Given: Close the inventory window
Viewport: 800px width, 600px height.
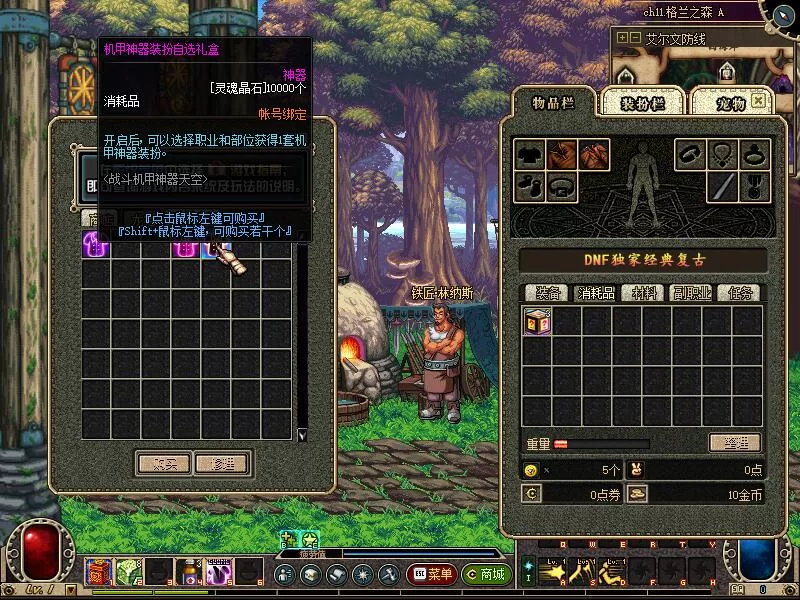Looking at the screenshot, I should point(758,101).
